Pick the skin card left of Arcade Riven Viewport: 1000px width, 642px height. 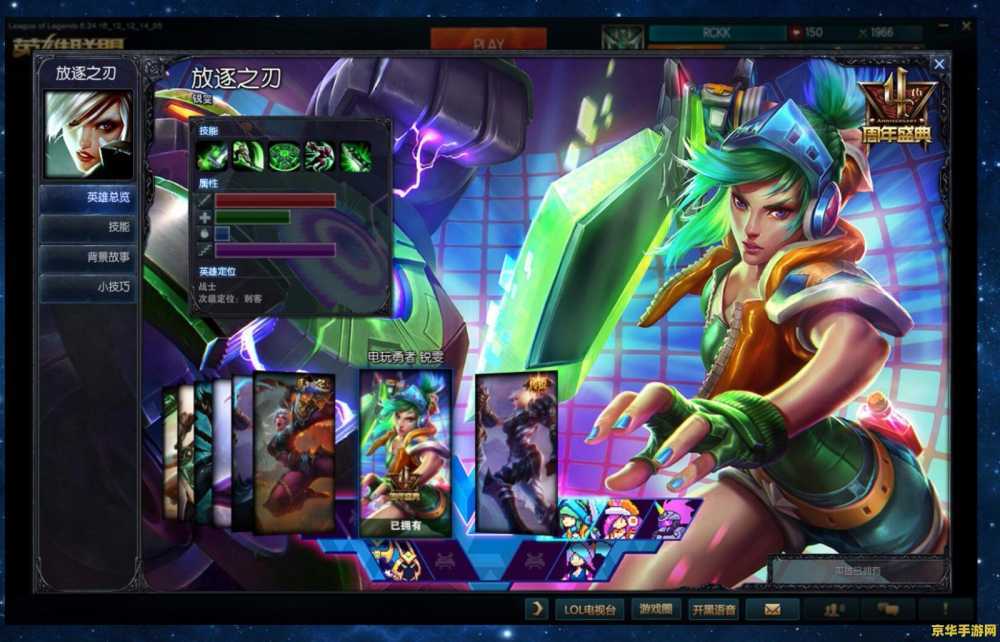coord(294,452)
